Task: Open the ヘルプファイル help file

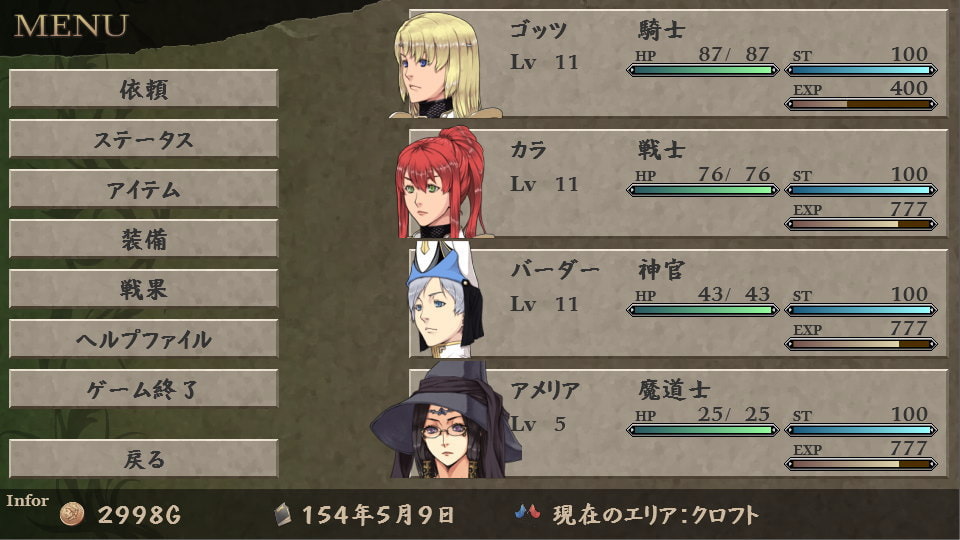Action: click(x=143, y=339)
